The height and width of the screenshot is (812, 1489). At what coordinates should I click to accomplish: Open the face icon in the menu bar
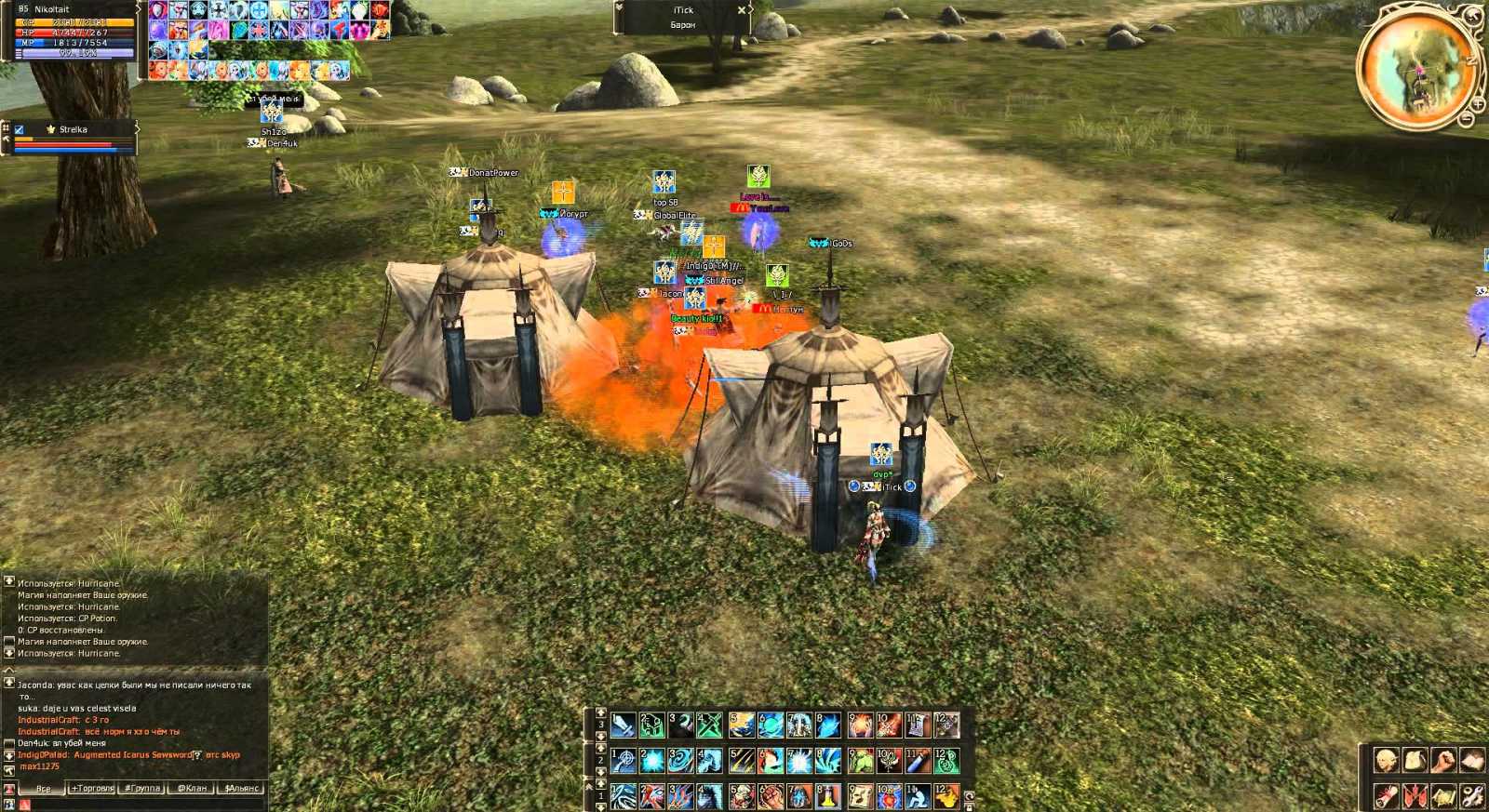(1386, 761)
